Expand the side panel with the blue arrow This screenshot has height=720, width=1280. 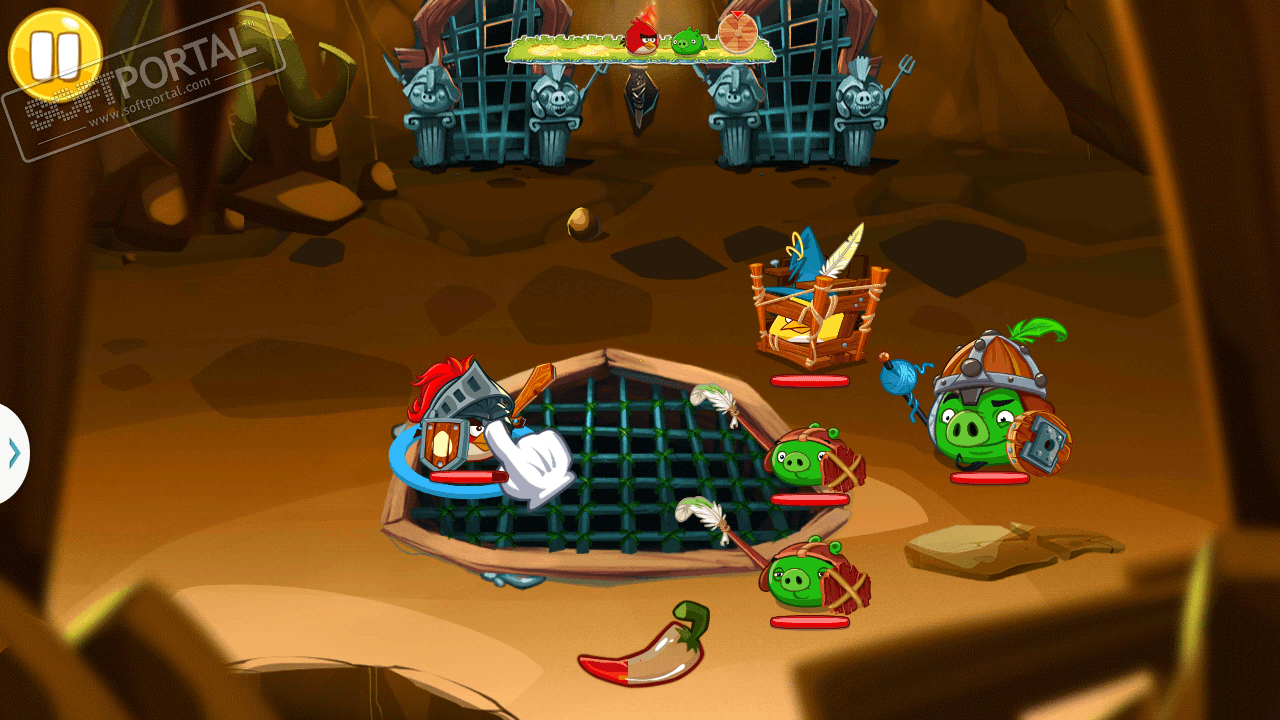[x=13, y=454]
